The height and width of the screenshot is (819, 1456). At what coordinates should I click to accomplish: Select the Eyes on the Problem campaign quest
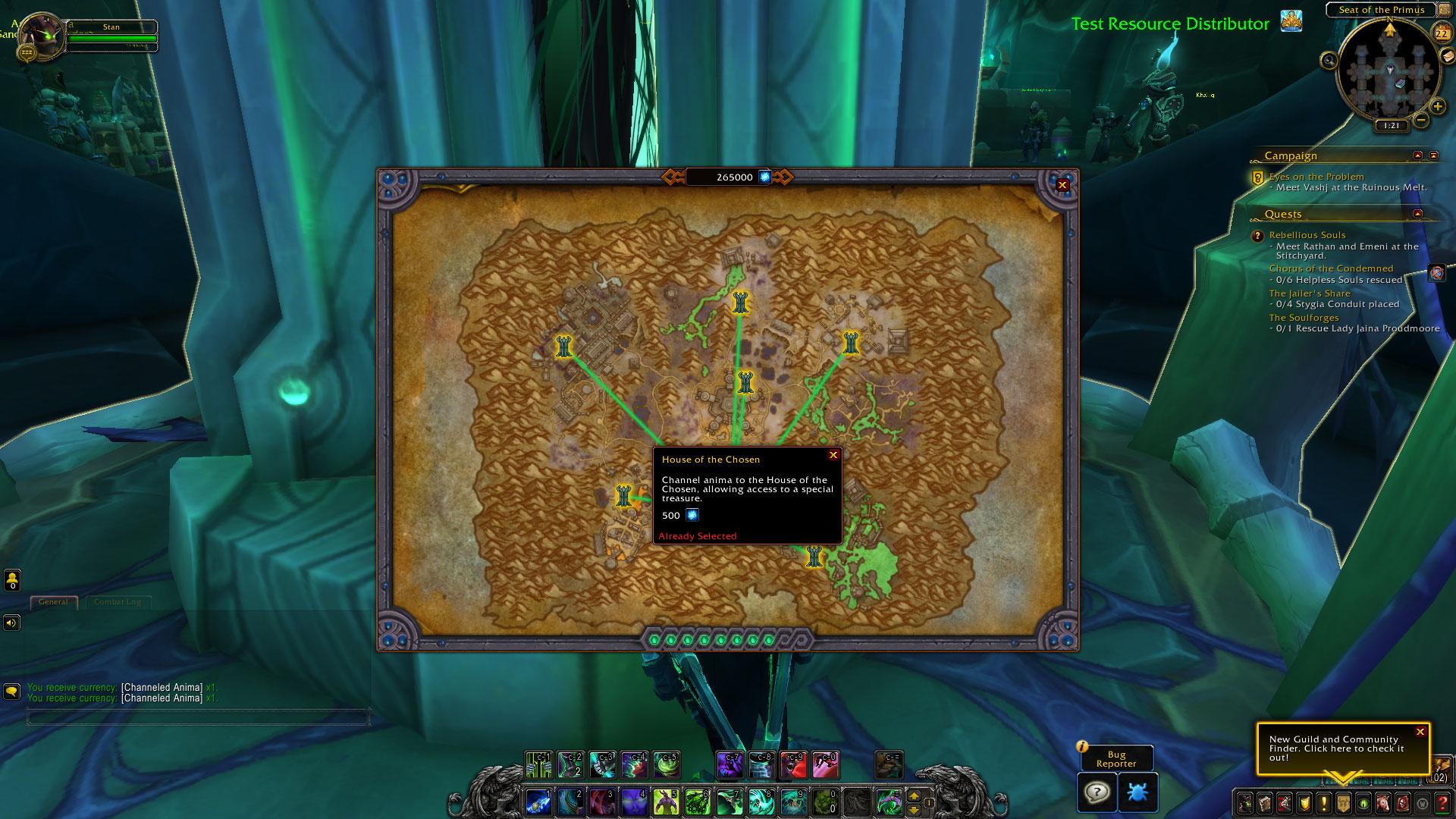(x=1316, y=177)
